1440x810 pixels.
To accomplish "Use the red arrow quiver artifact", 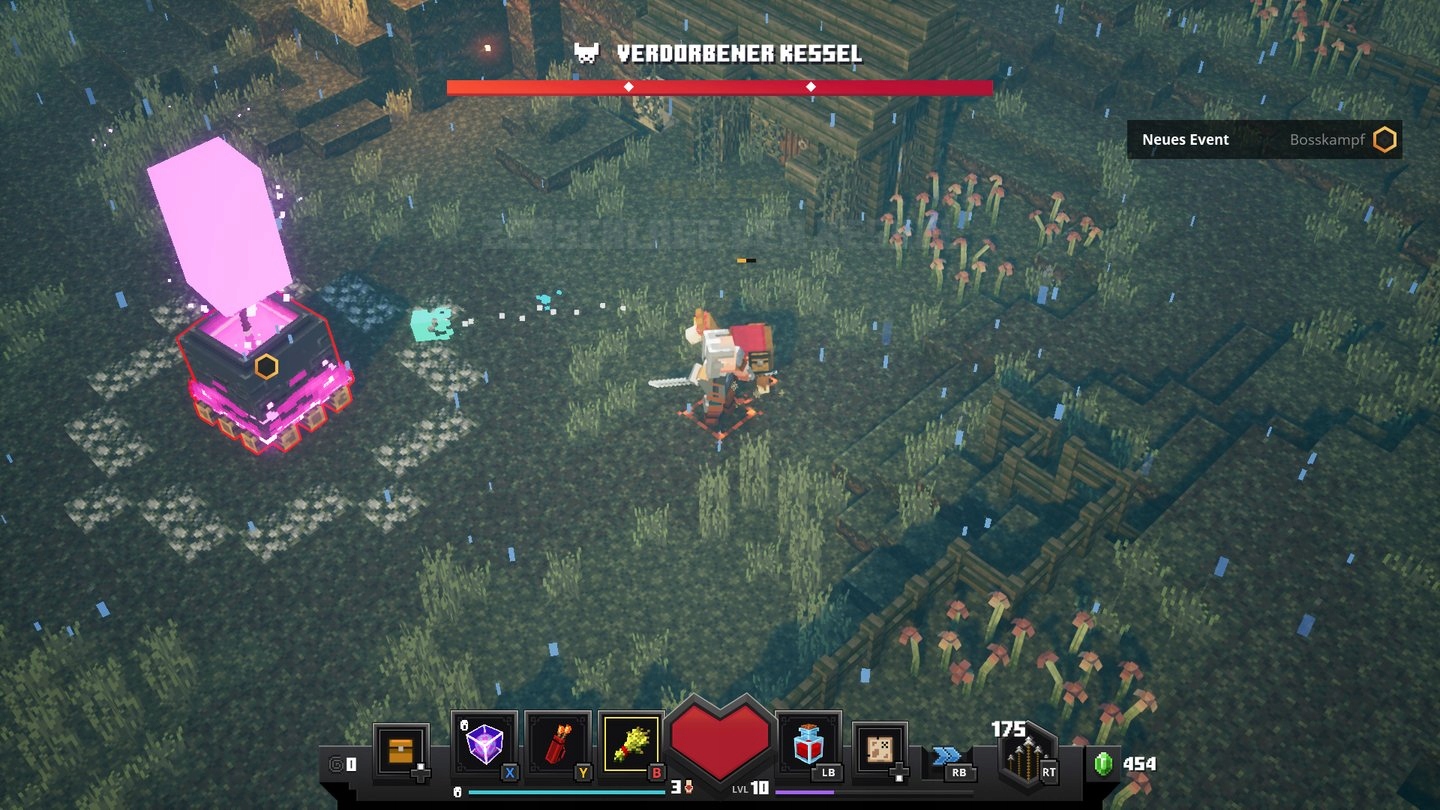I will pyautogui.click(x=557, y=746).
